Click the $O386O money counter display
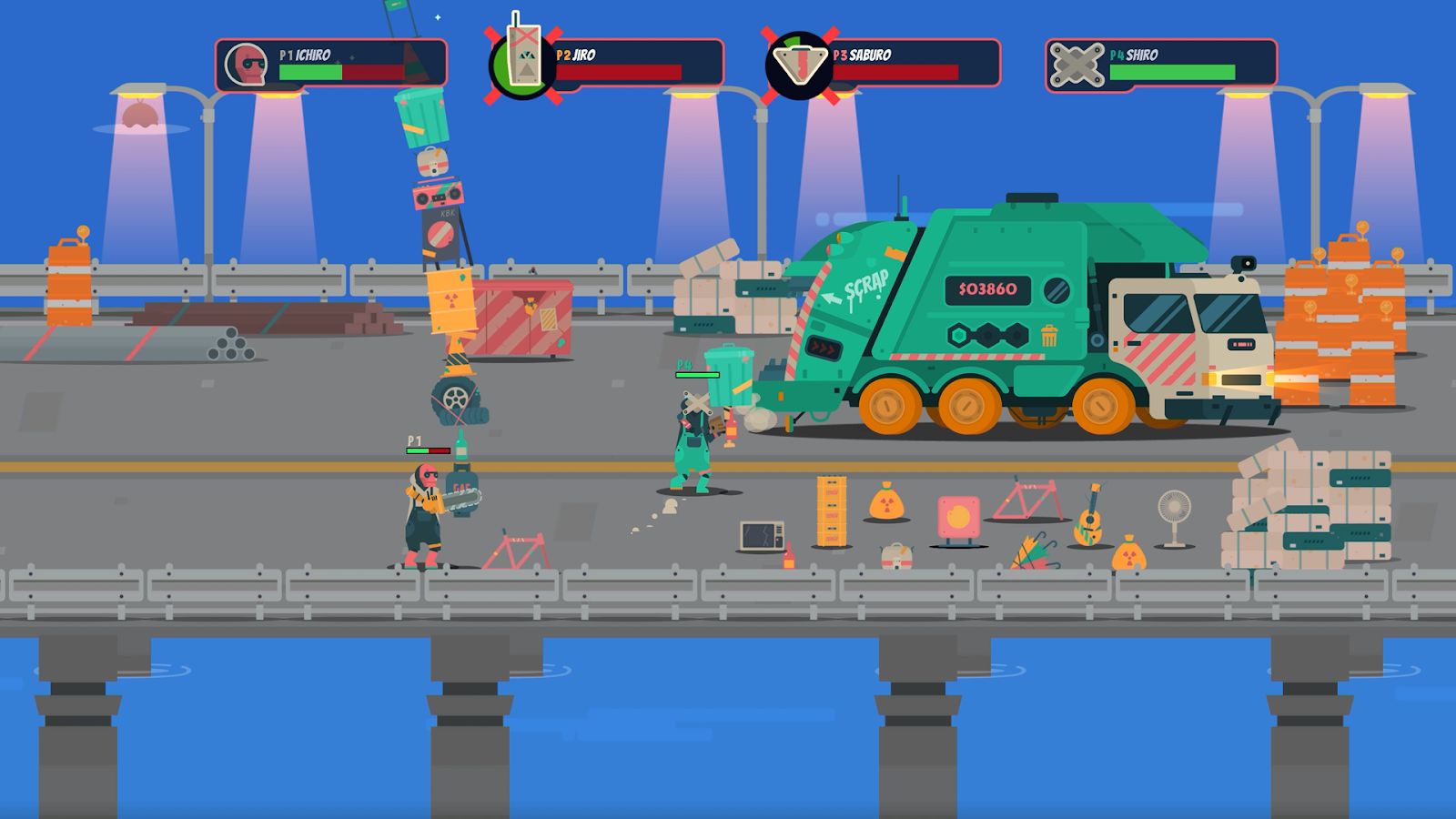 pyautogui.click(x=986, y=289)
